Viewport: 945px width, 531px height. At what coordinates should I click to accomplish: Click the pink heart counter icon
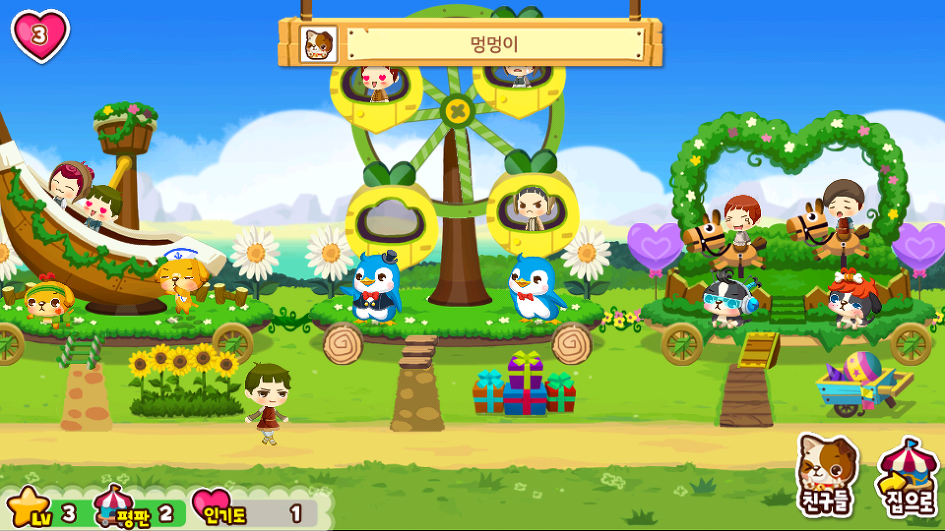click(40, 35)
